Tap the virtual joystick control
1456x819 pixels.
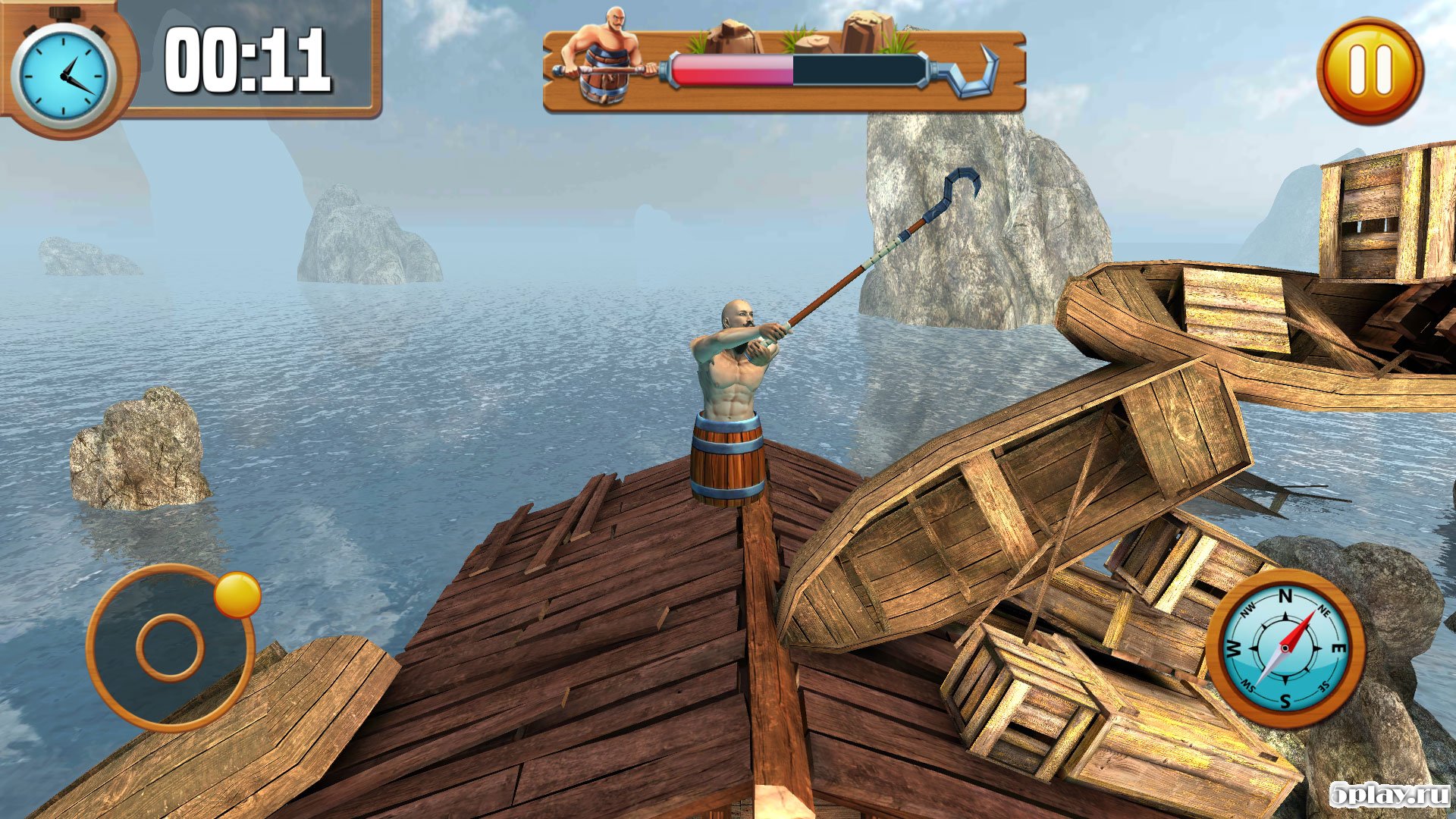coord(171,647)
